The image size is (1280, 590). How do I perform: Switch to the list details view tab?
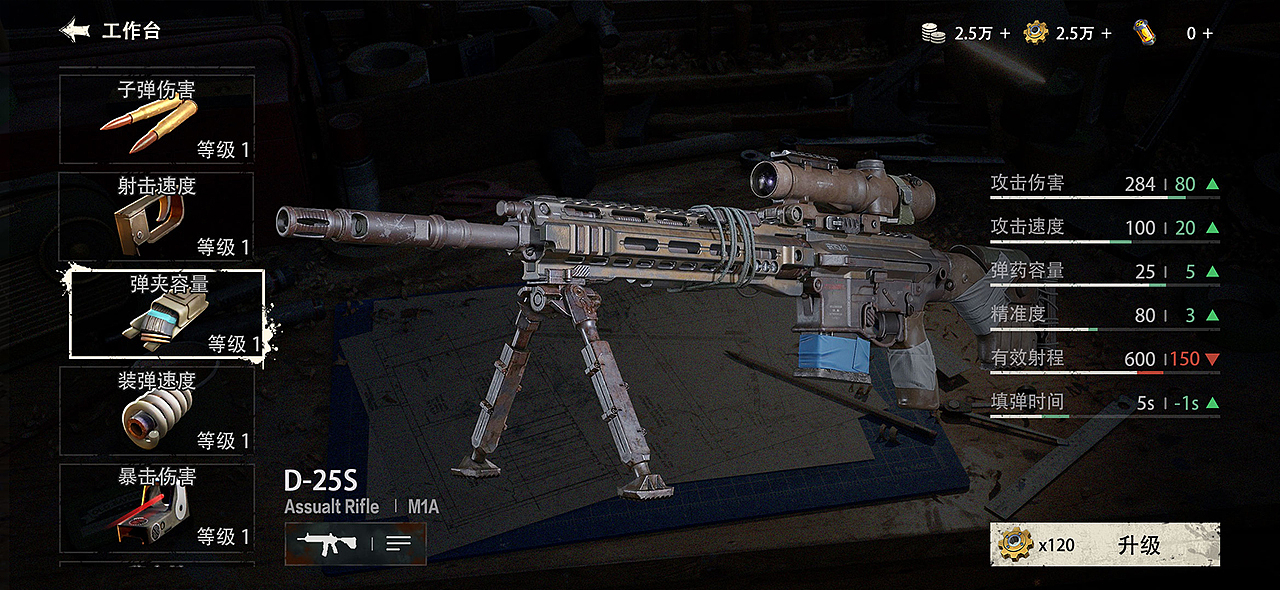[x=398, y=544]
